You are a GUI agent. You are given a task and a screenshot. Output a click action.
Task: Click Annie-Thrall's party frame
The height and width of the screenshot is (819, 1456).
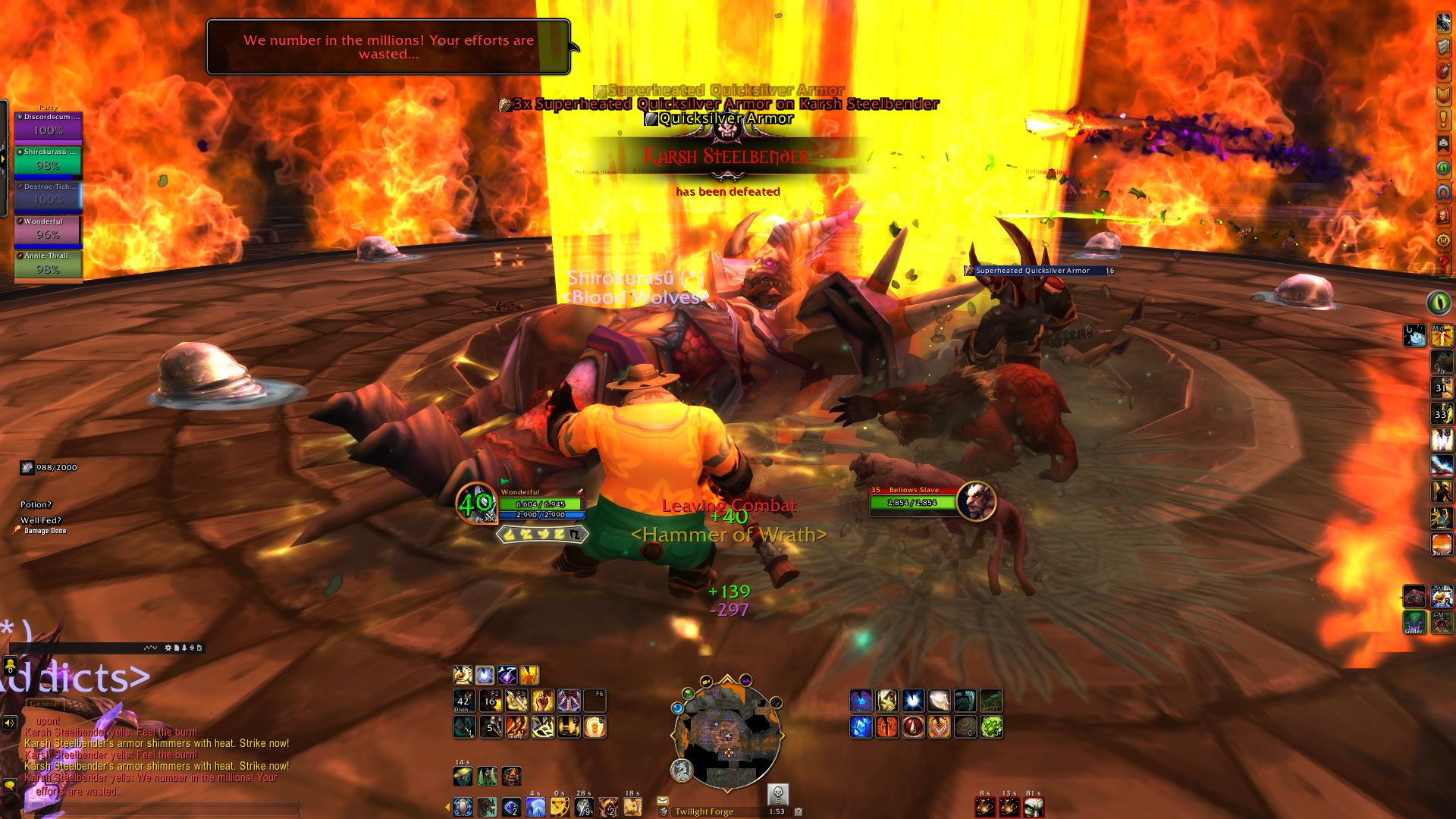coord(48,265)
